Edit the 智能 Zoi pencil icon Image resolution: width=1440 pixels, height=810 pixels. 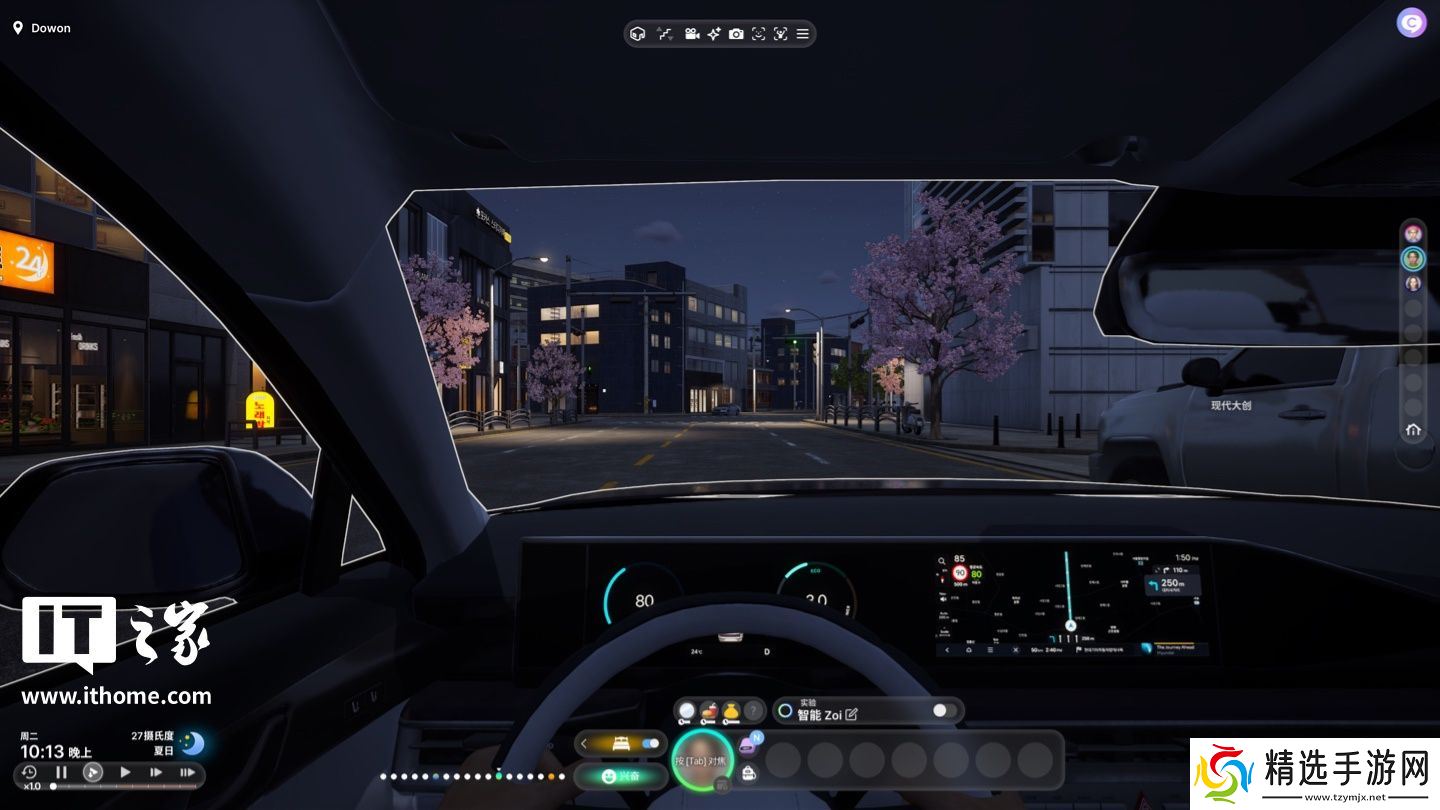851,714
